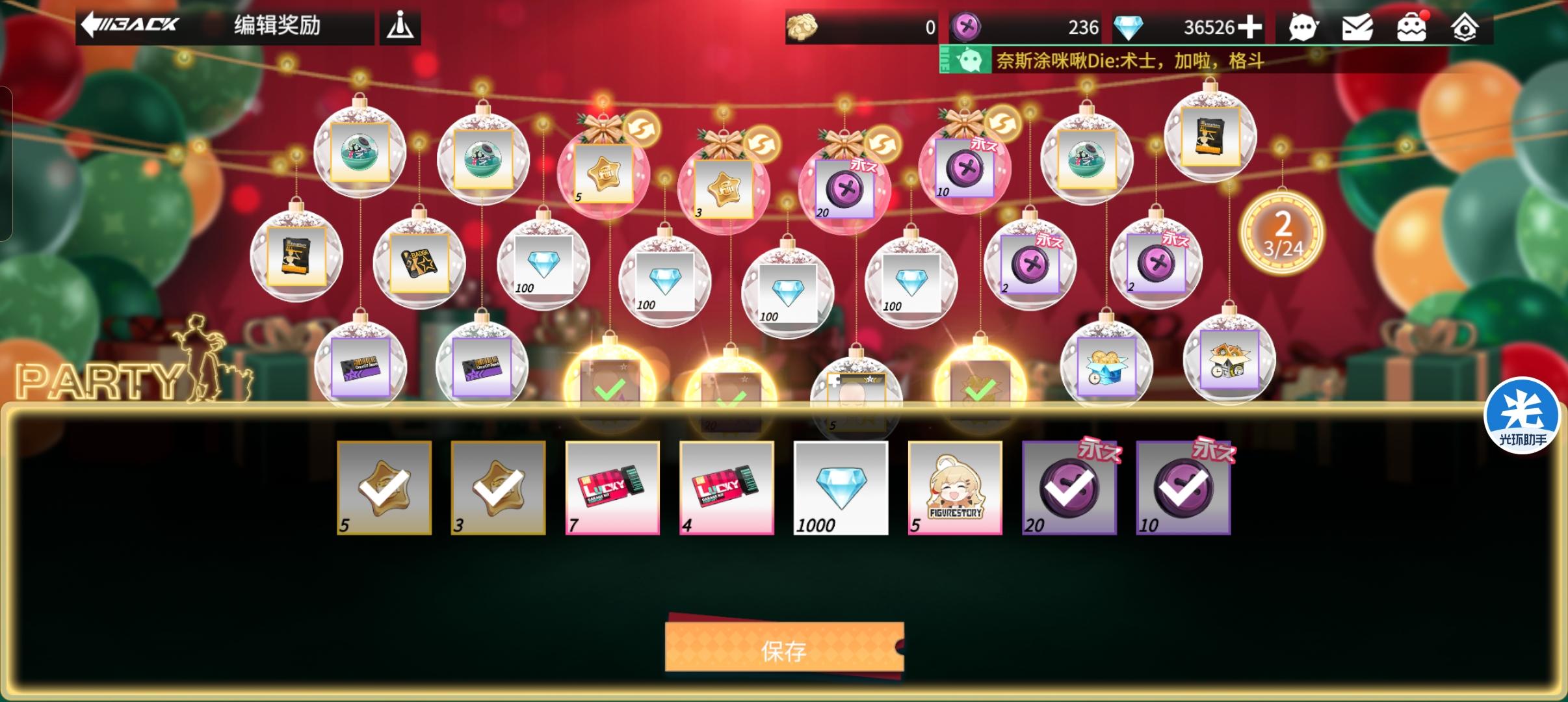Screen dimensions: 1568x702
Task: Toggle selection on the 5-star bottom reward
Action: pyautogui.click(x=384, y=487)
